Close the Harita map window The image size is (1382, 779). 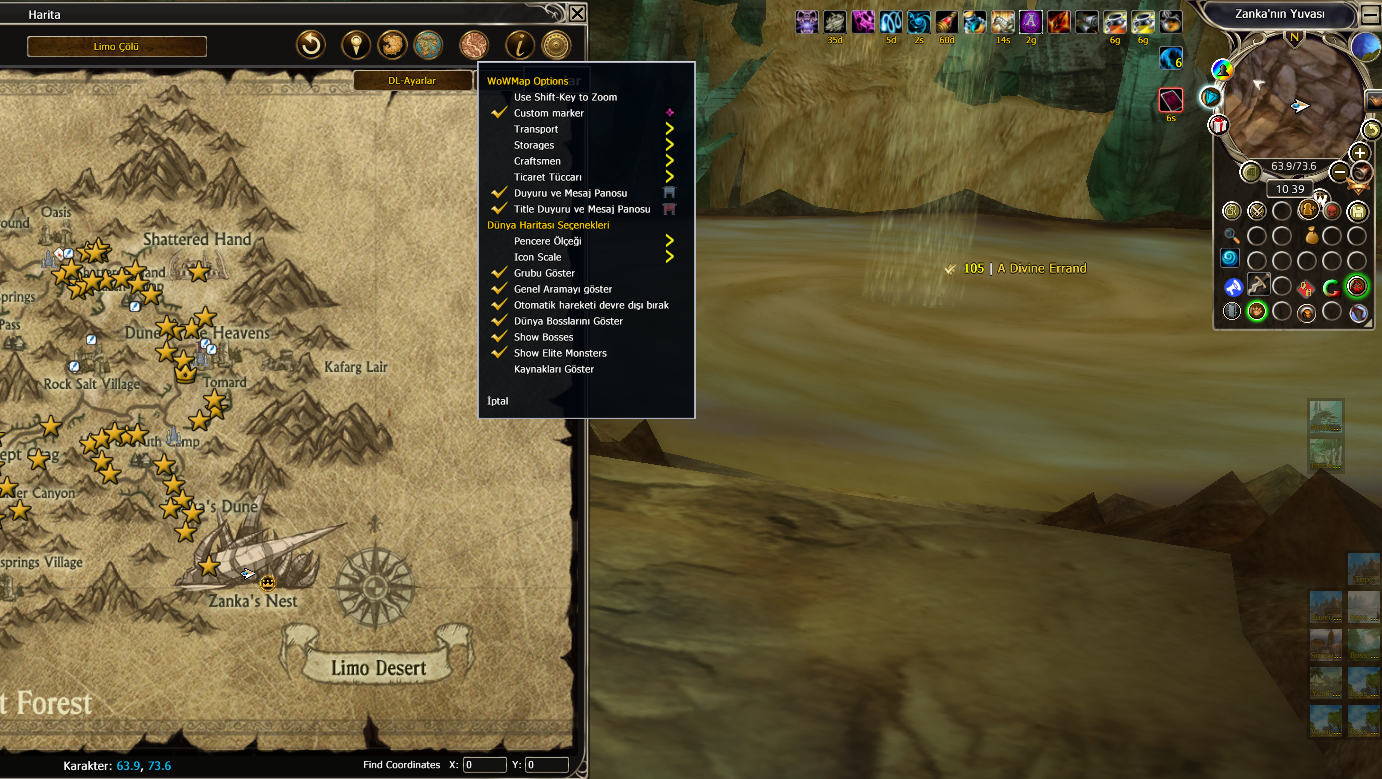click(x=577, y=13)
